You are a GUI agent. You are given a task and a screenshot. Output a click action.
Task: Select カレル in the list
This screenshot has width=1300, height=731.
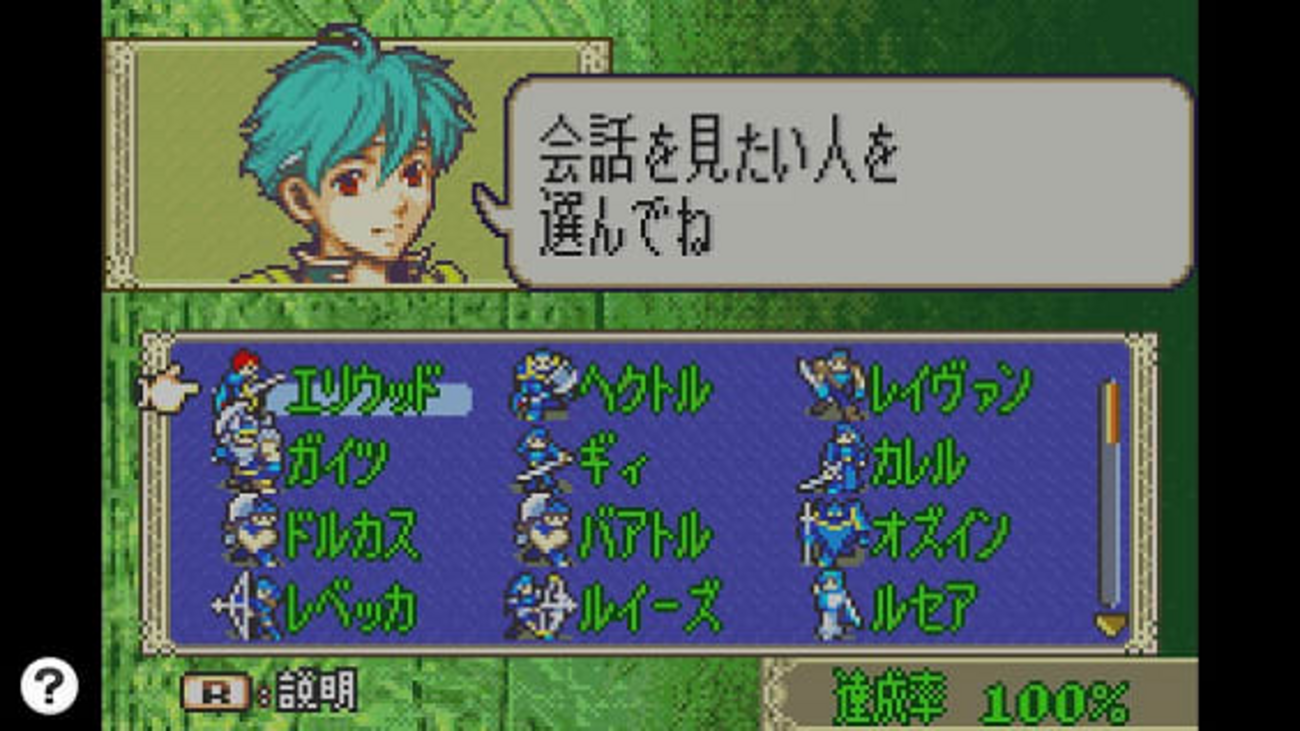pyautogui.click(x=917, y=463)
